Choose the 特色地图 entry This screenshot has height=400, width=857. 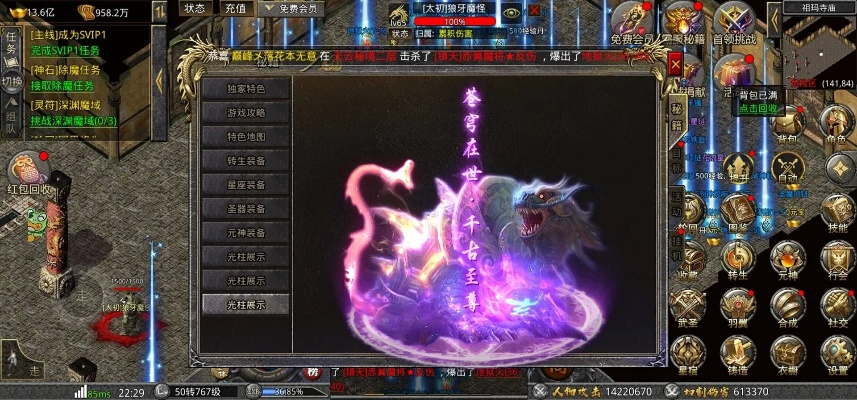(247, 136)
